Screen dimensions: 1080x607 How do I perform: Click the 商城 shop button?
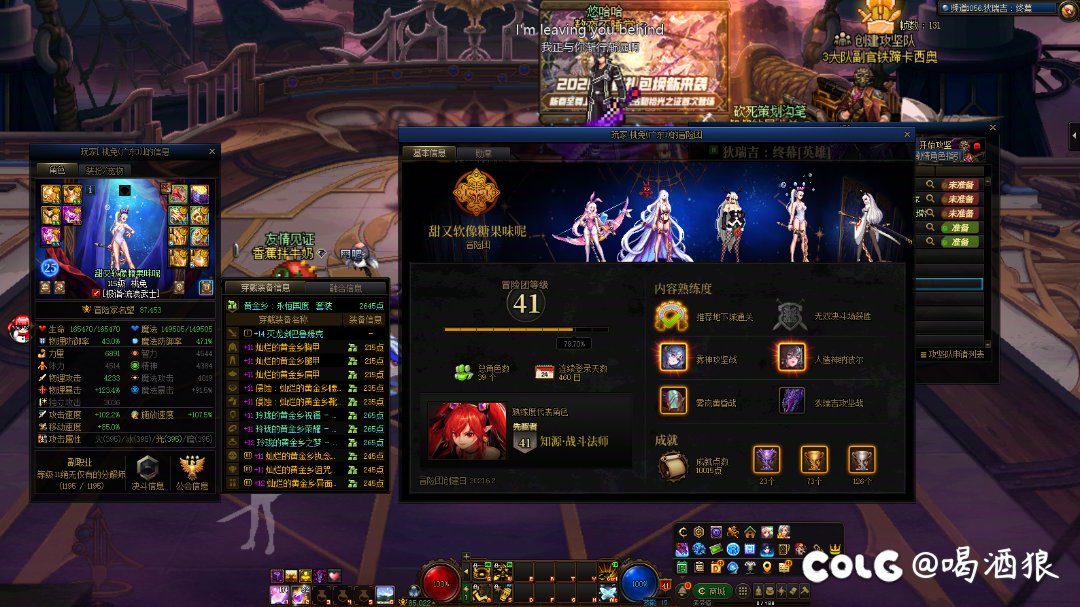pyautogui.click(x=714, y=592)
